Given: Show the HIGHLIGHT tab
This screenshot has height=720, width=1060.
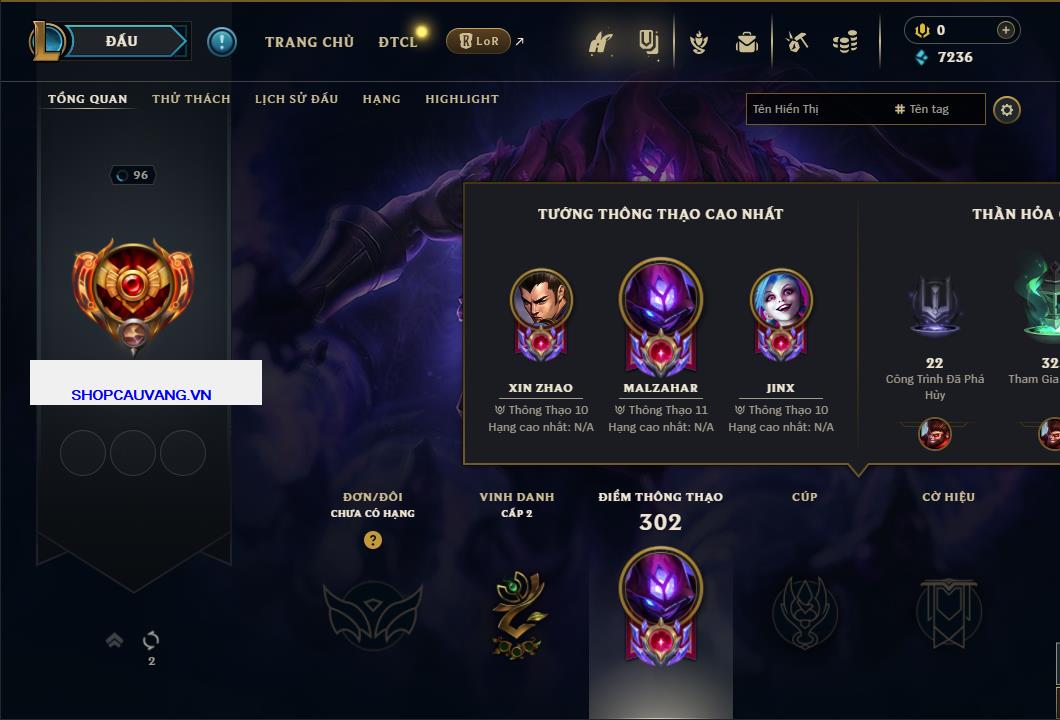Looking at the screenshot, I should tap(461, 99).
